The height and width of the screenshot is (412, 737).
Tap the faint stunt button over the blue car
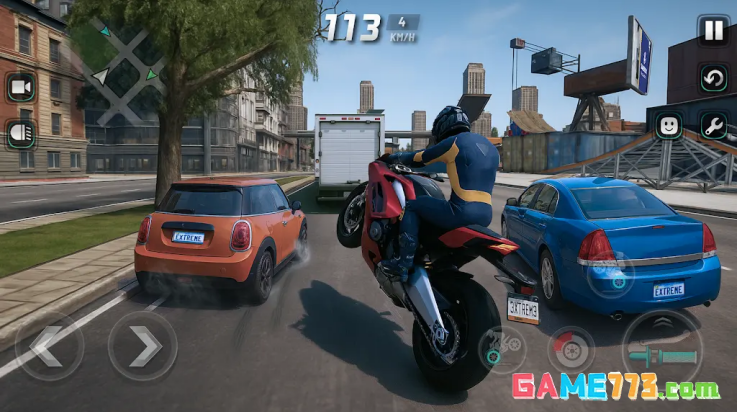pyautogui.click(x=610, y=274)
